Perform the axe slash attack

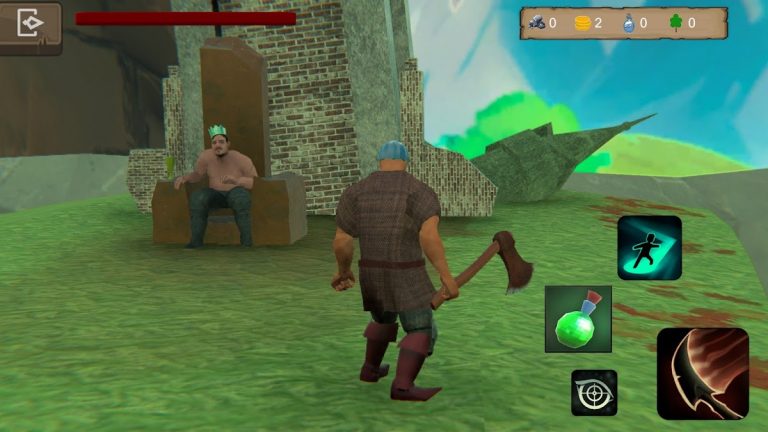(702, 373)
